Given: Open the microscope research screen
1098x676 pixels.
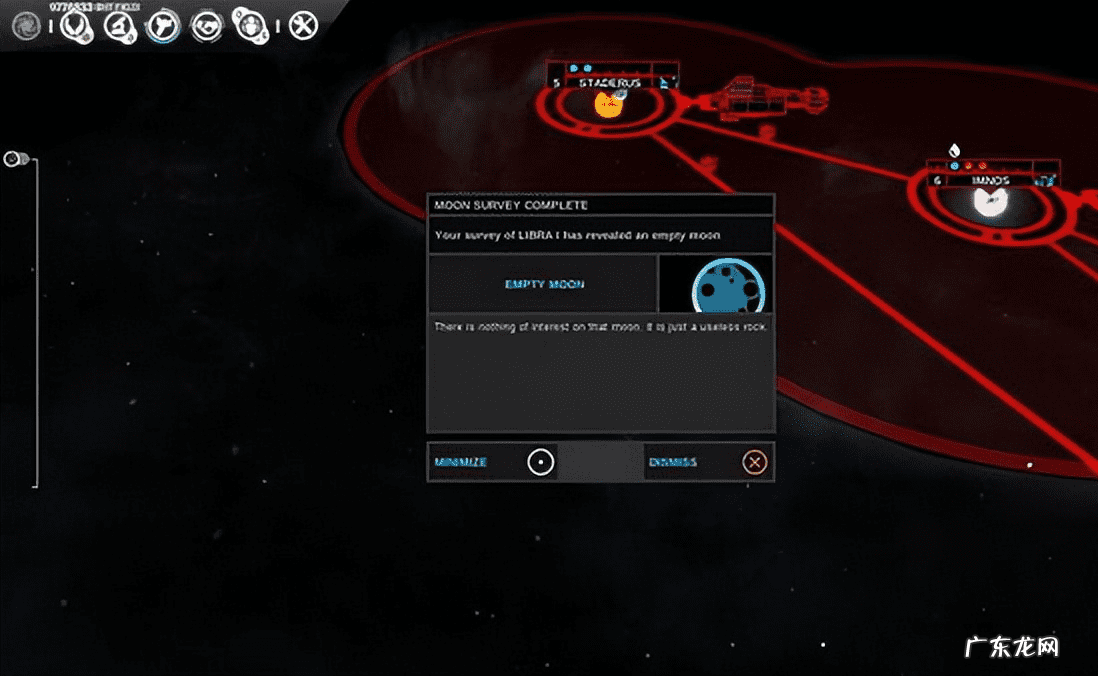Looking at the screenshot, I should click(x=120, y=25).
